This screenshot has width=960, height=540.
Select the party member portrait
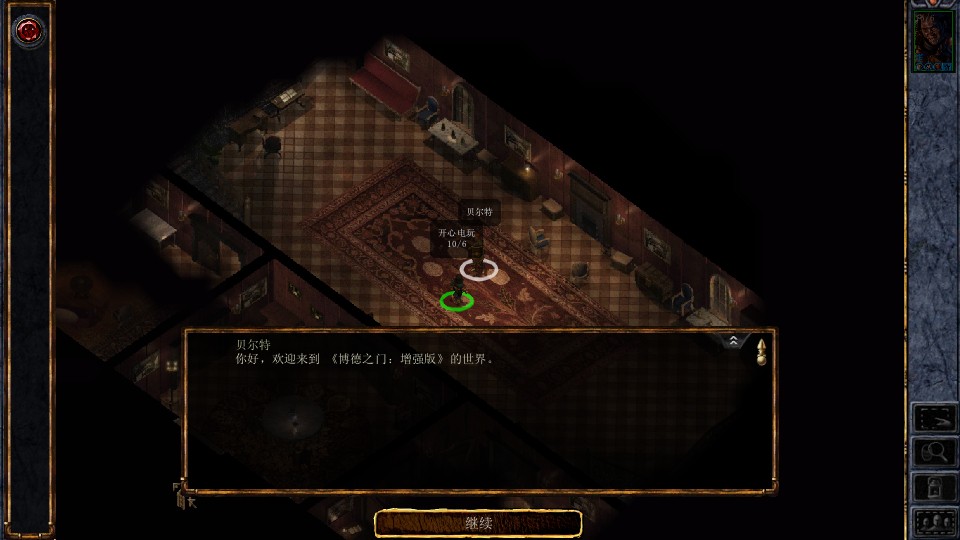934,43
